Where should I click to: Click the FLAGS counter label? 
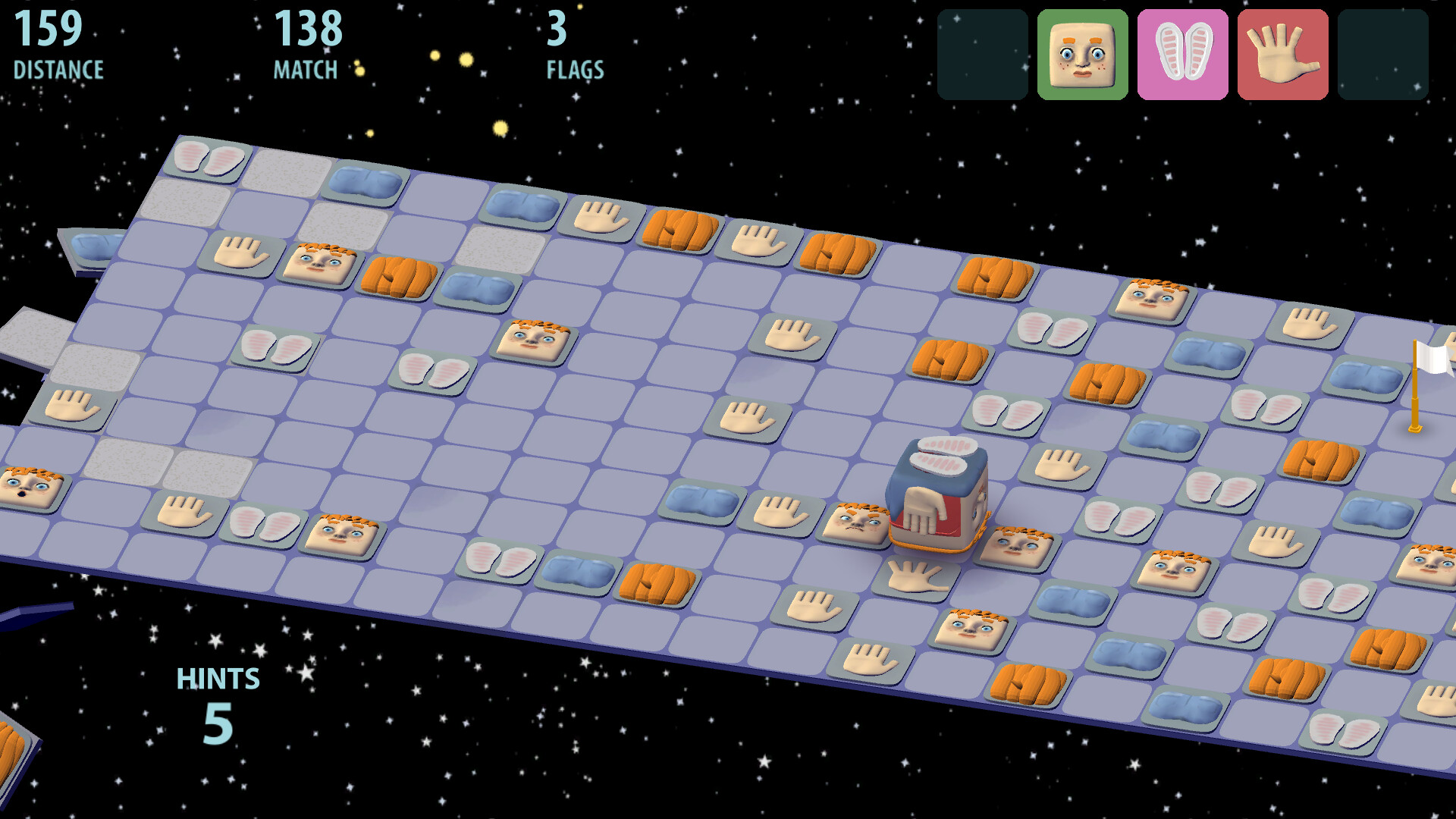click(x=574, y=71)
